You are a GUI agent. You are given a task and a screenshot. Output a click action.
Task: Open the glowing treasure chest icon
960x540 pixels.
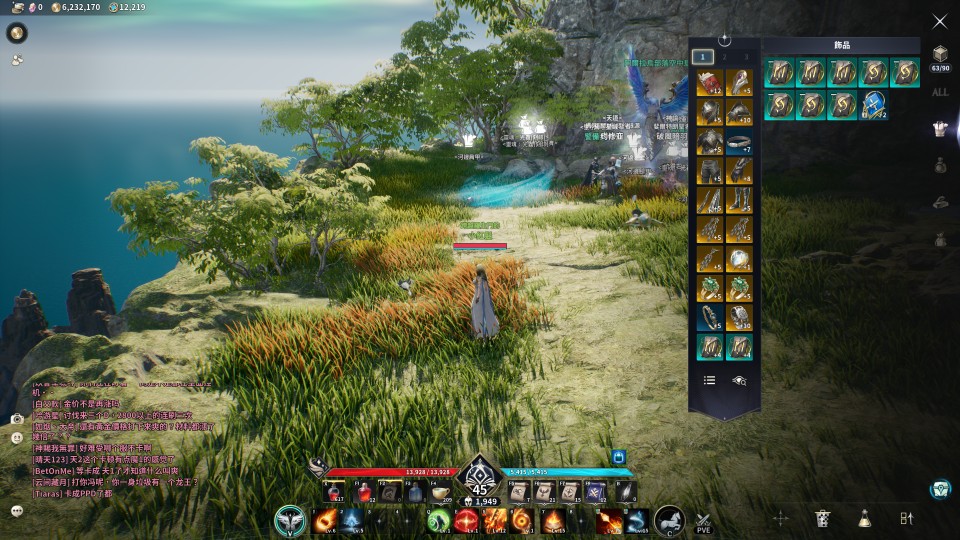[x=939, y=489]
